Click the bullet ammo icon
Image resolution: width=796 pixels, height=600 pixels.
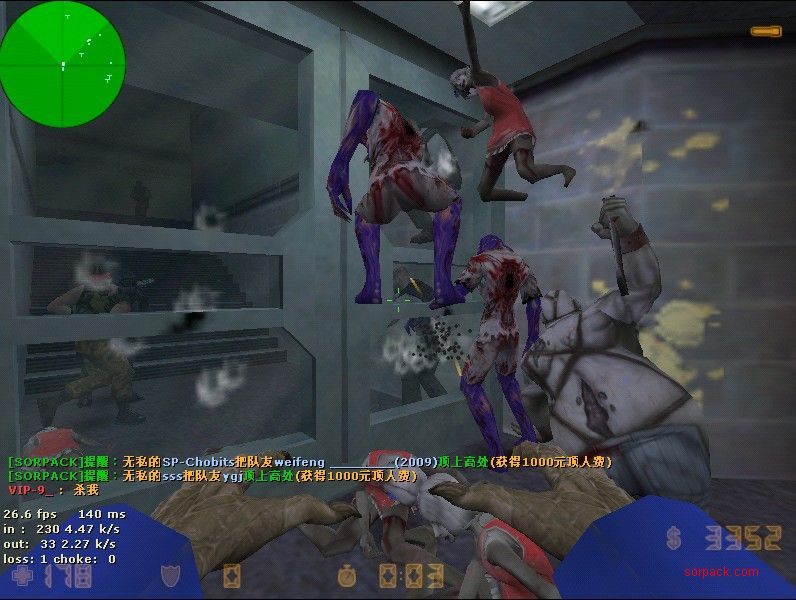point(766,32)
